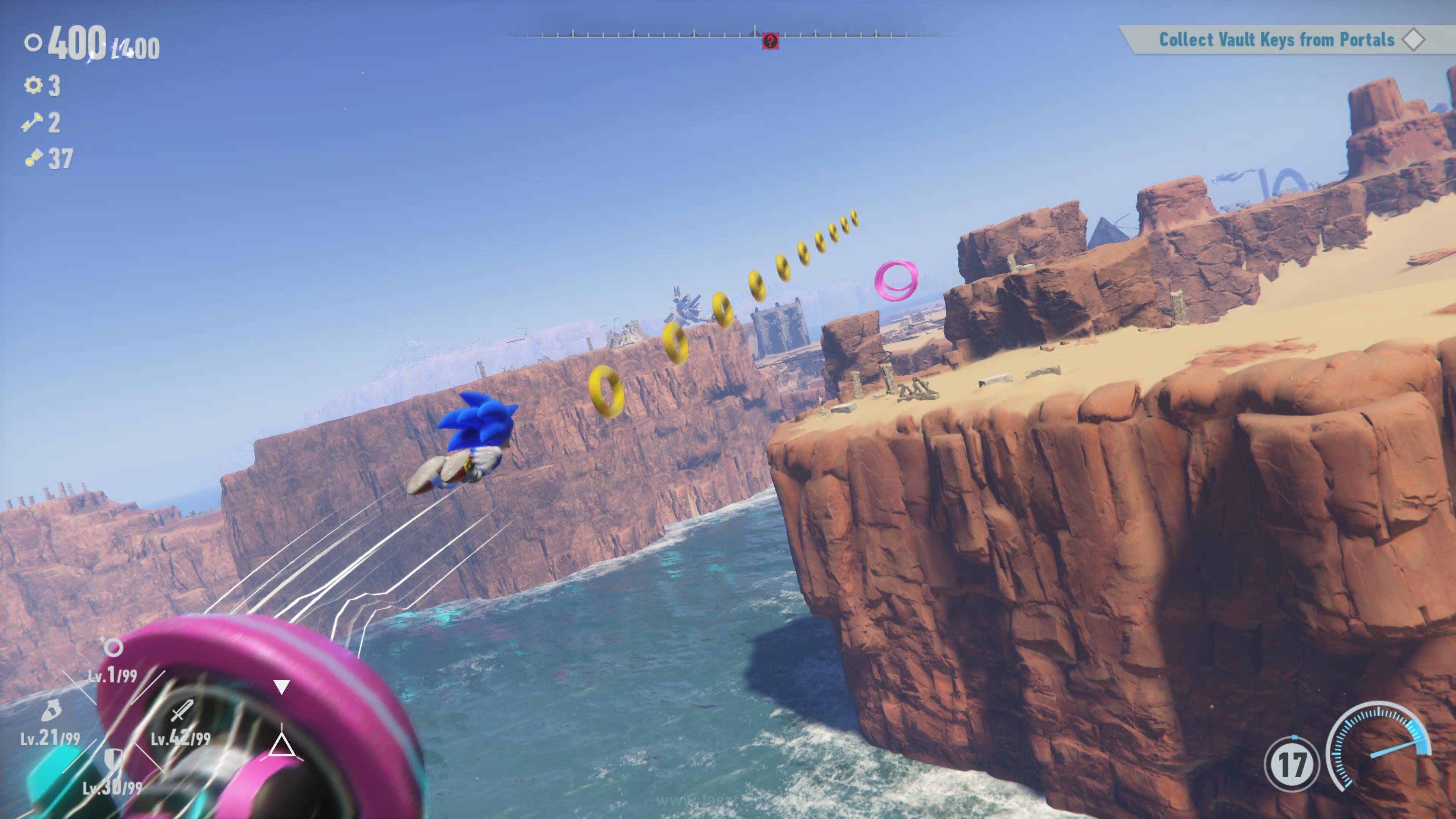Open the skill points badge showing 17
1456x819 pixels.
coord(1291,764)
